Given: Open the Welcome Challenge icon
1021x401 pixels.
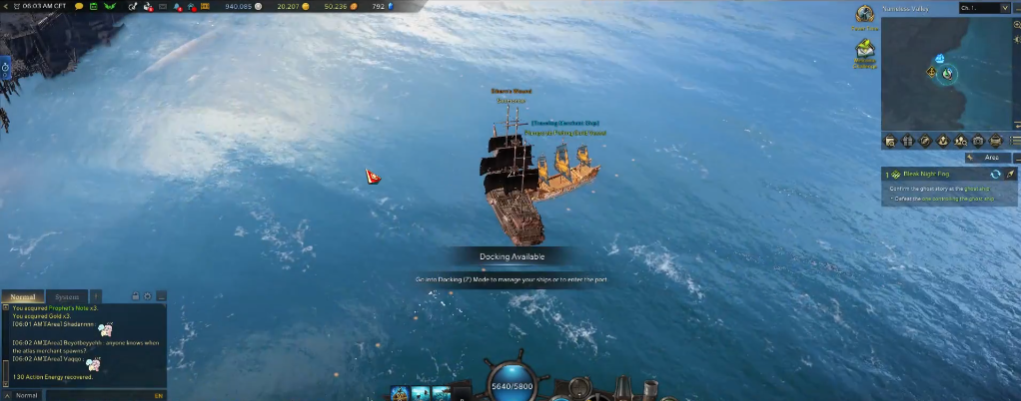Looking at the screenshot, I should click(x=865, y=55).
